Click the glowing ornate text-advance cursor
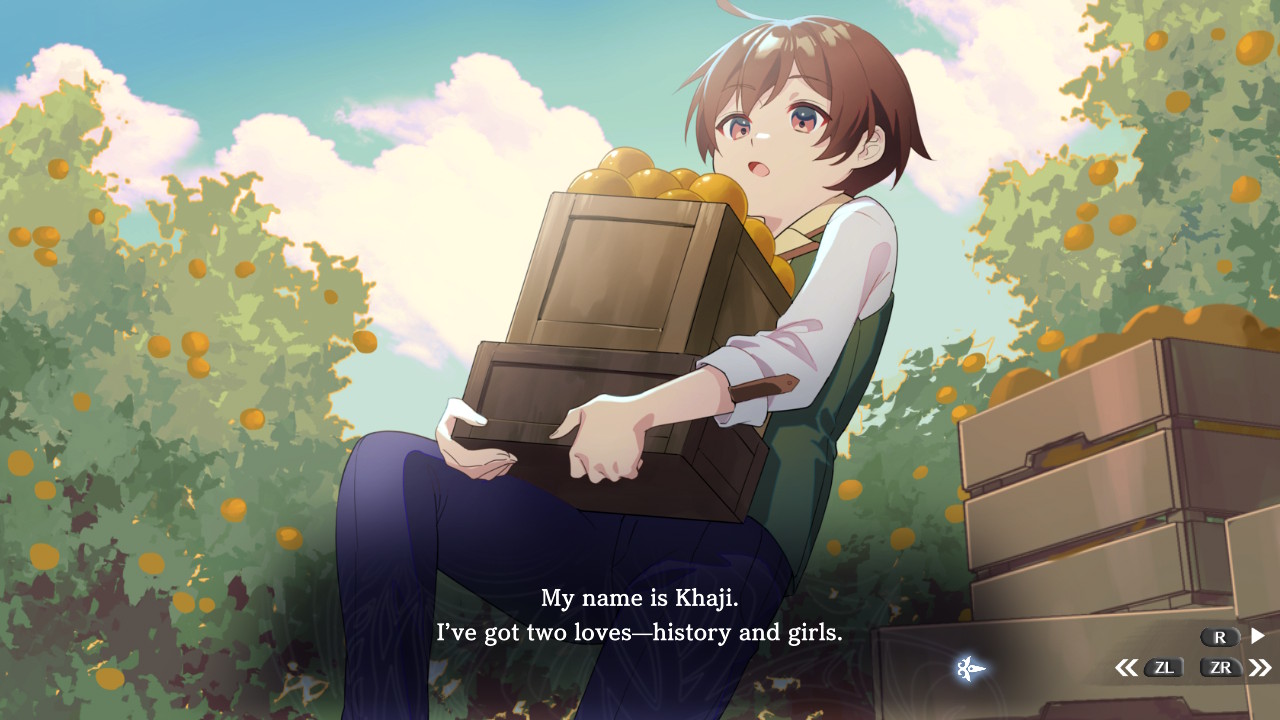 pos(970,668)
